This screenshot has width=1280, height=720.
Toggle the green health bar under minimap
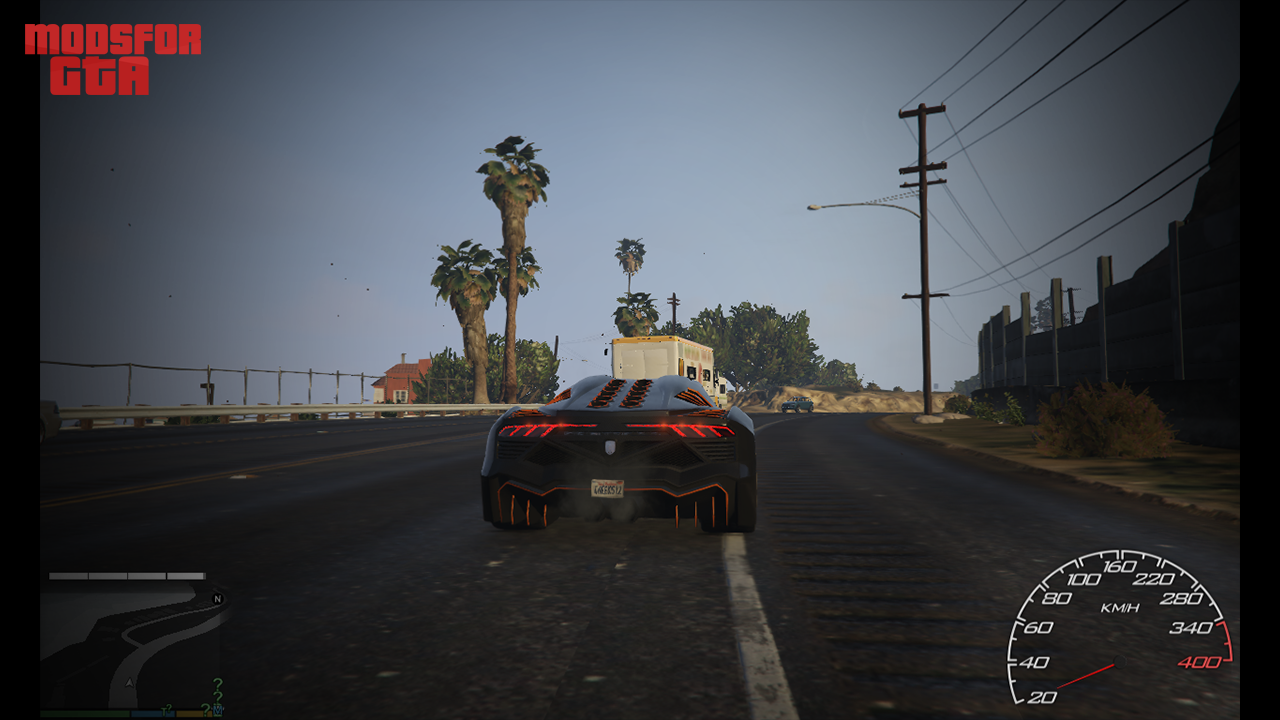[84, 713]
